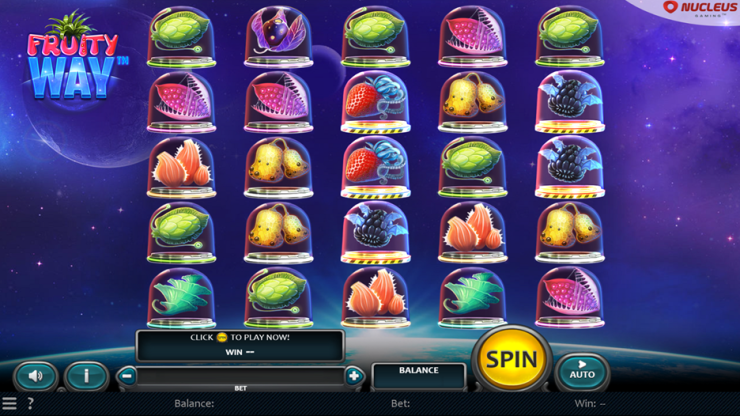This screenshot has height=416, width=740.
Task: Decrease the bet with the minus button
Action: [127, 376]
